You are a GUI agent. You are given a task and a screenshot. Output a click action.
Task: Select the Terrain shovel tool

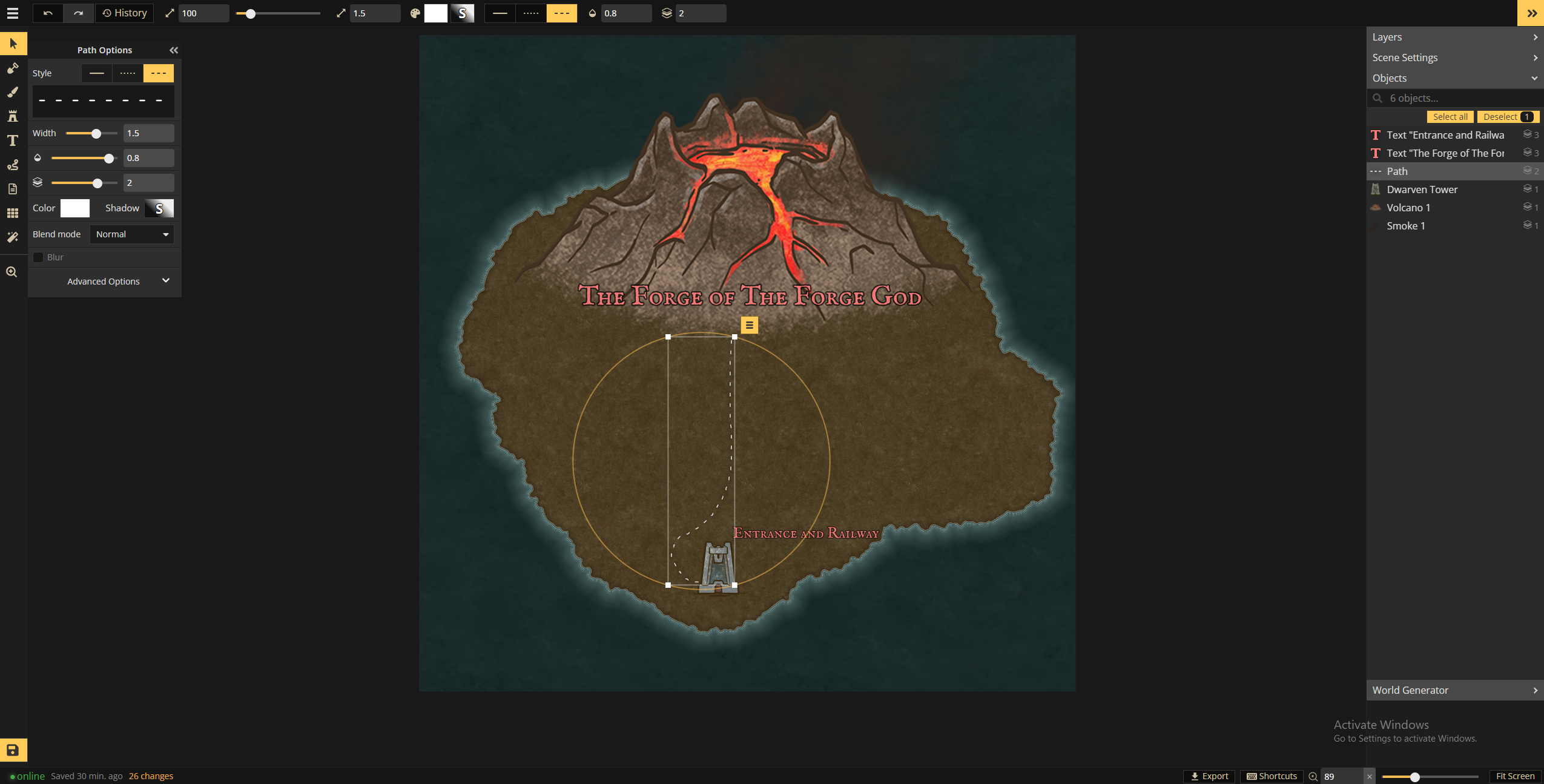pyautogui.click(x=13, y=68)
